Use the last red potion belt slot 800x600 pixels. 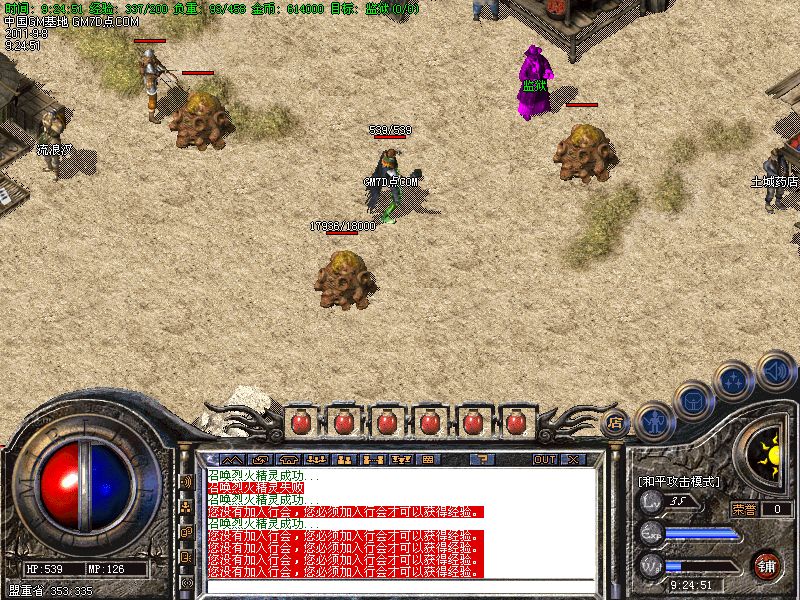pos(515,422)
